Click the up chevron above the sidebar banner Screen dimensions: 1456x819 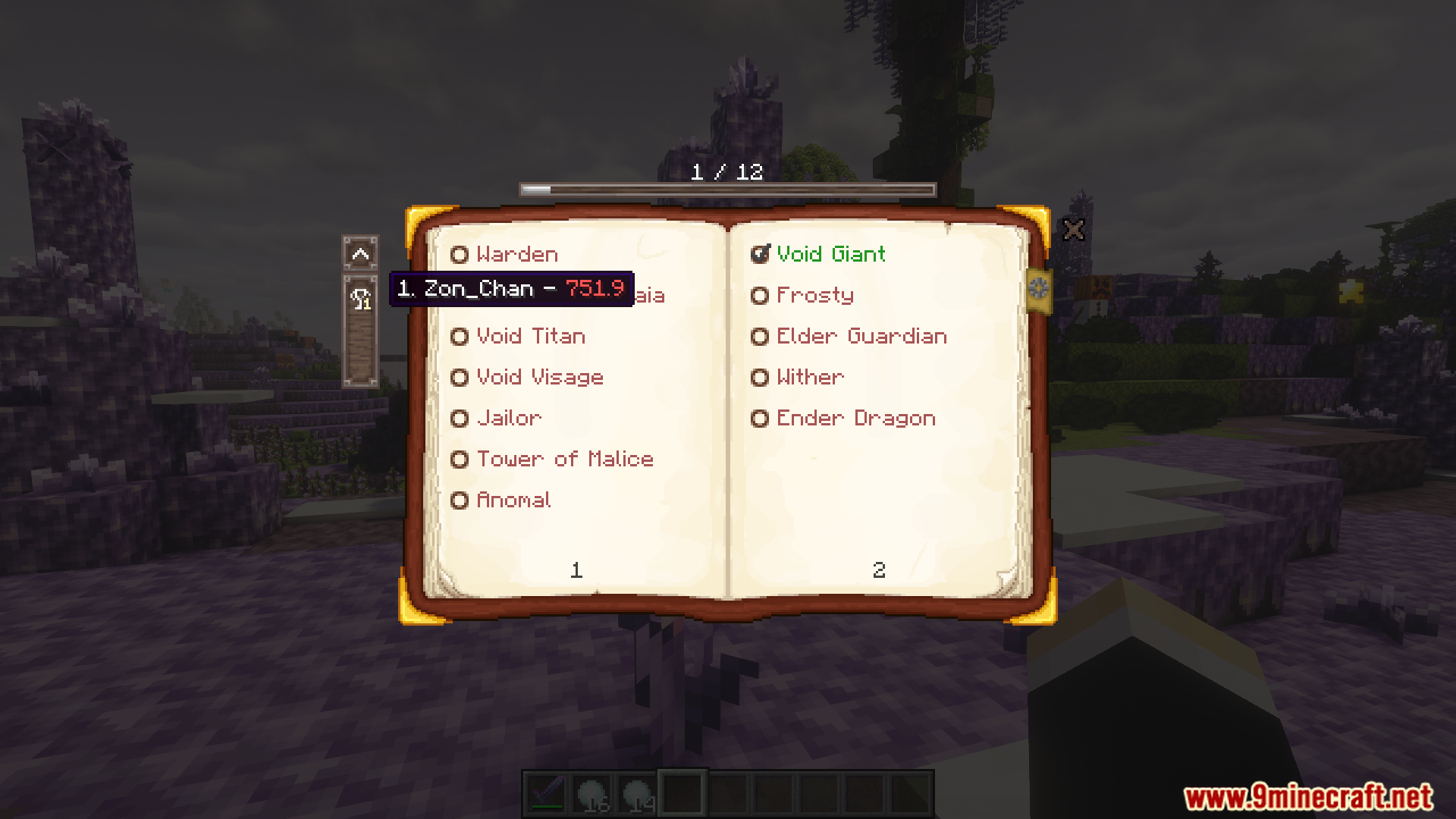[x=362, y=255]
